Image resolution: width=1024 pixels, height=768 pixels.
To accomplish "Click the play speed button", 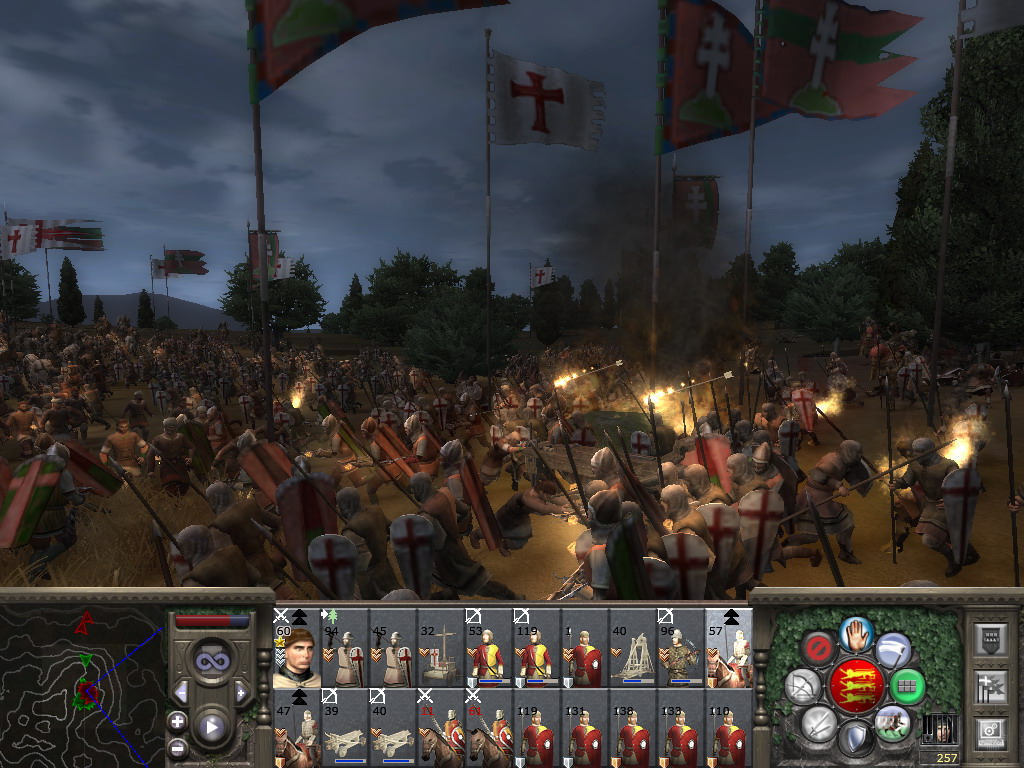I will (x=211, y=727).
